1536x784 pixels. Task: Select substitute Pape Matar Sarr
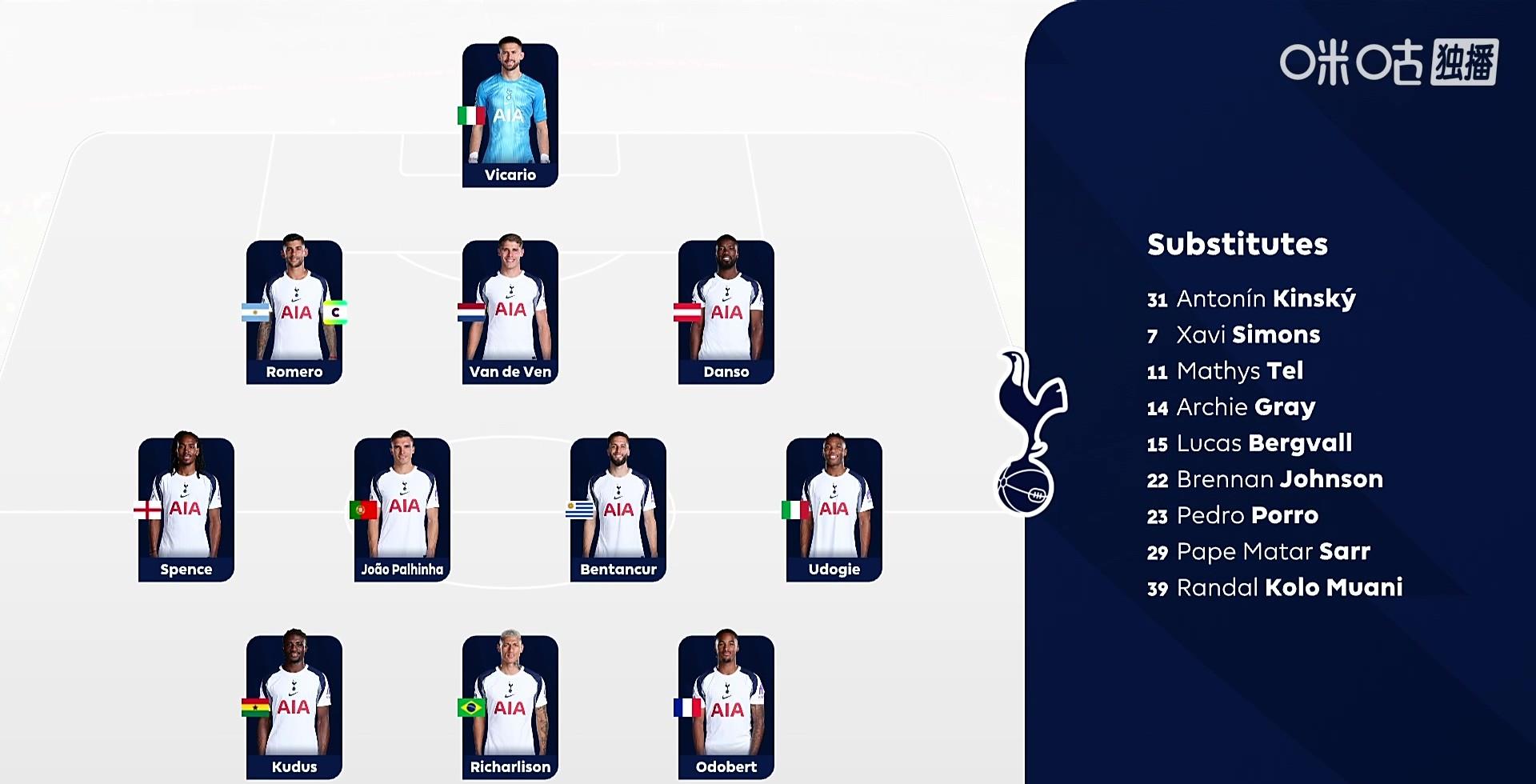(x=1258, y=551)
